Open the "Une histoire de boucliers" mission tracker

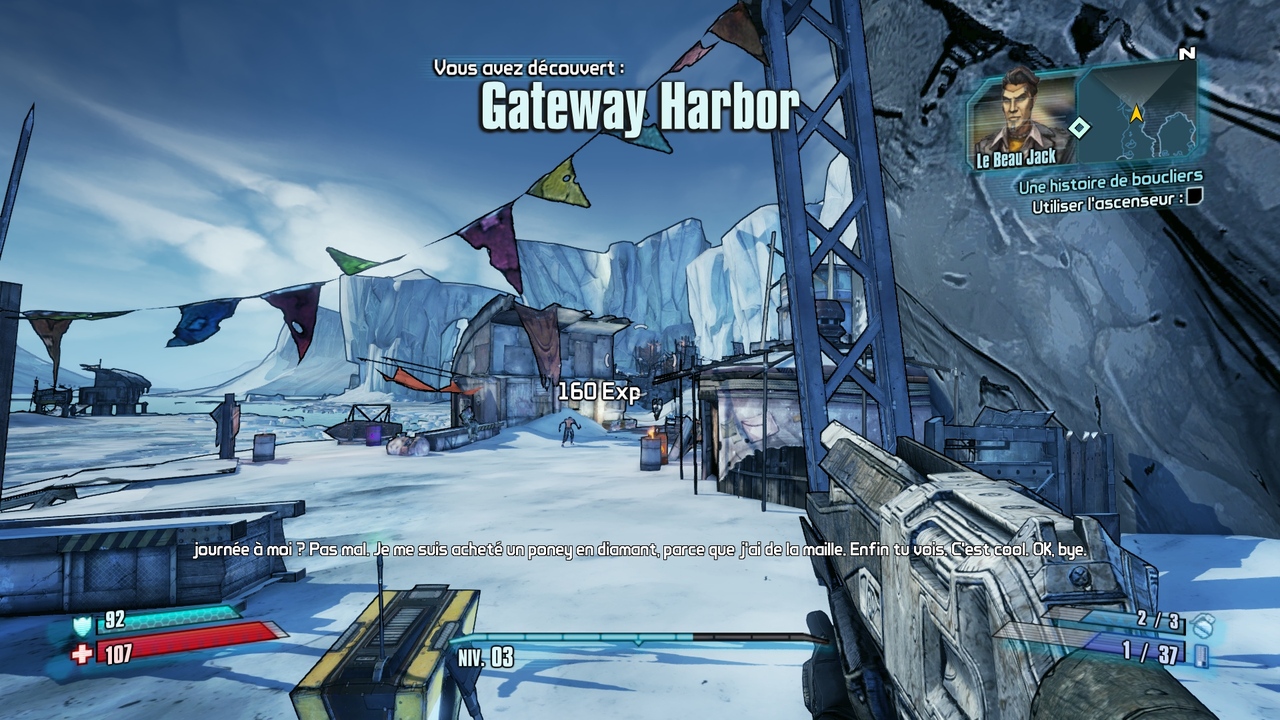tap(1110, 180)
